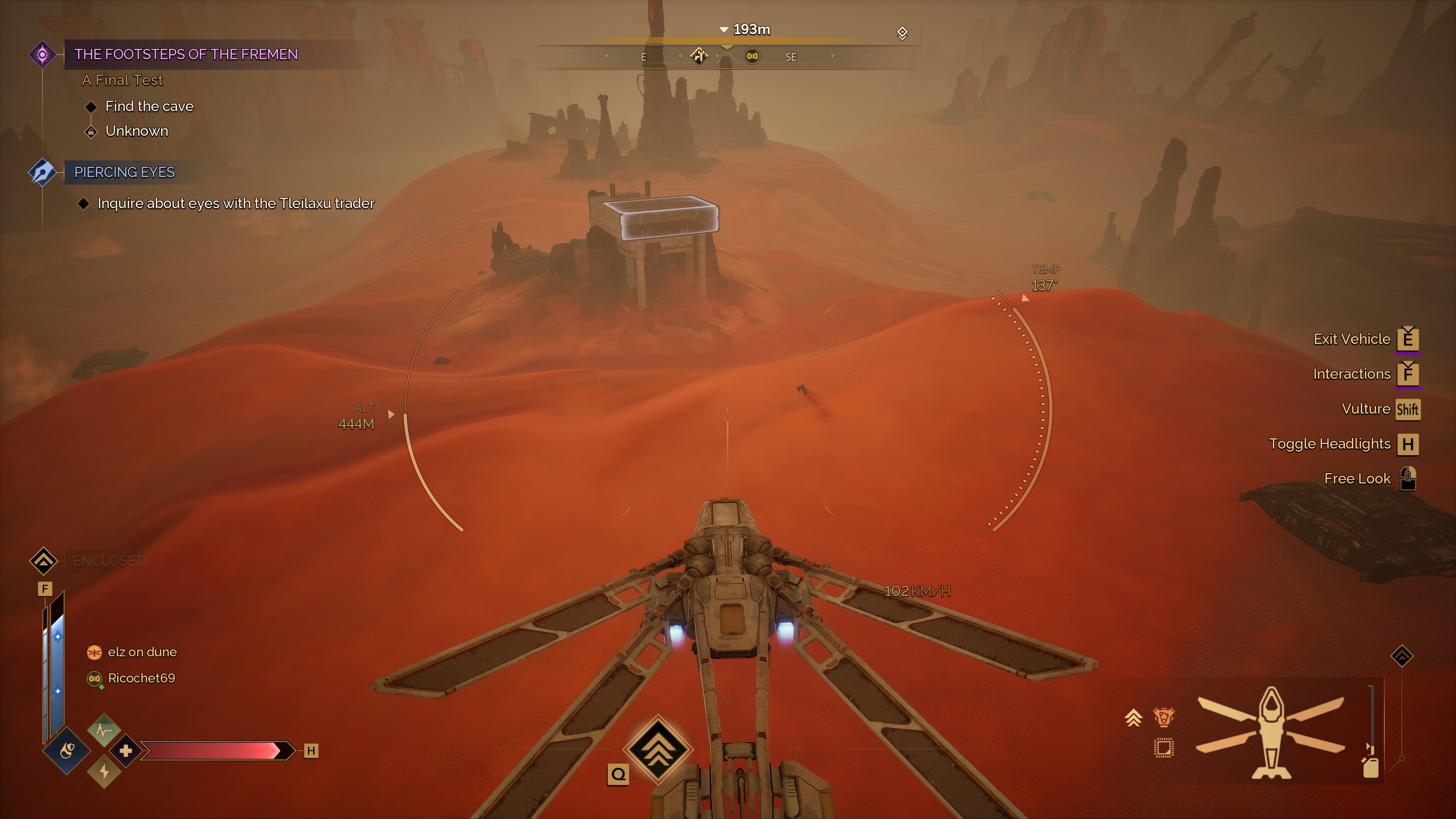Click the triple chevron thruster icon
1456x819 pixels.
pyautogui.click(x=1133, y=718)
